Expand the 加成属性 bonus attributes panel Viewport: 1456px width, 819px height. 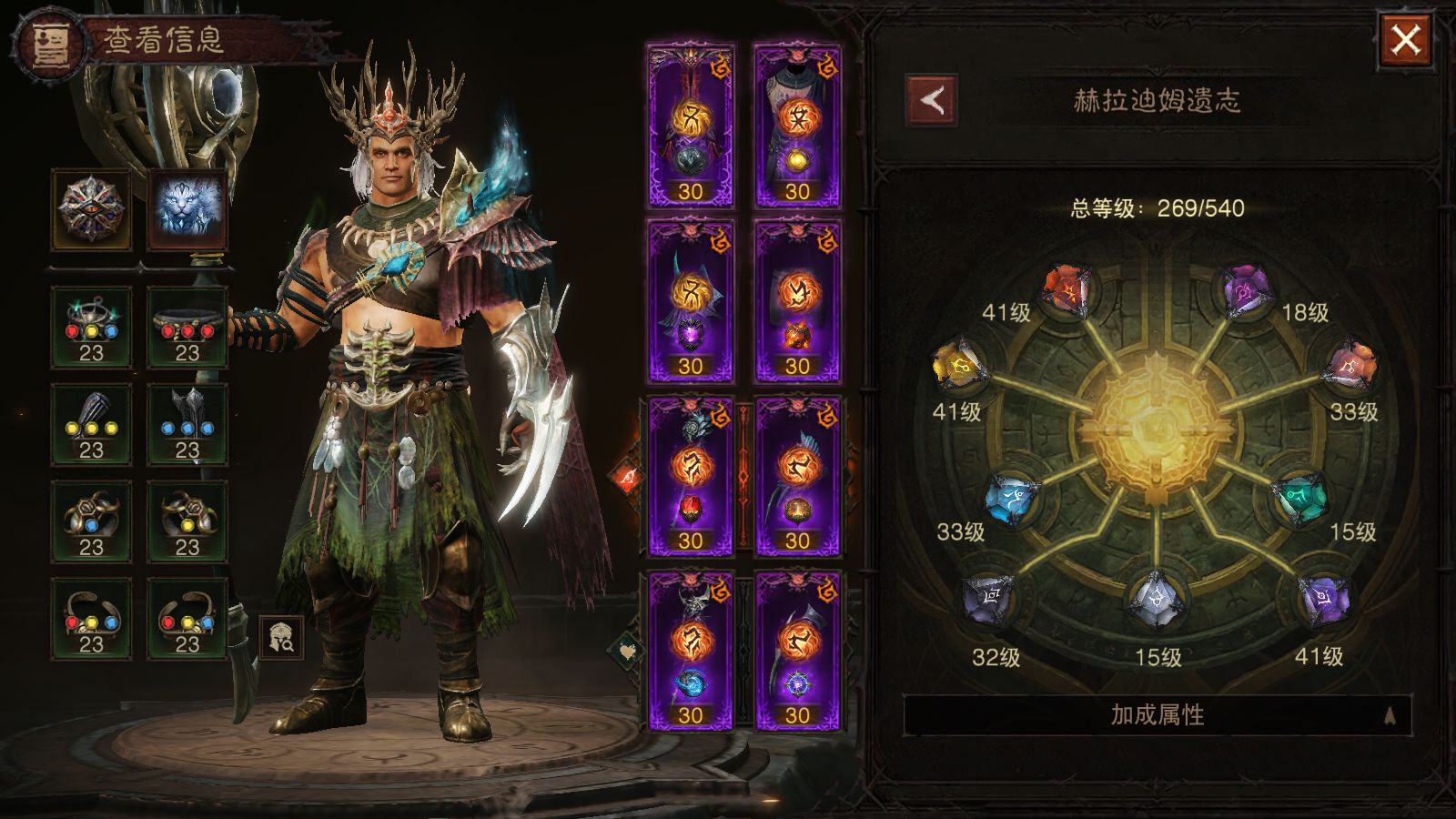tap(1157, 715)
